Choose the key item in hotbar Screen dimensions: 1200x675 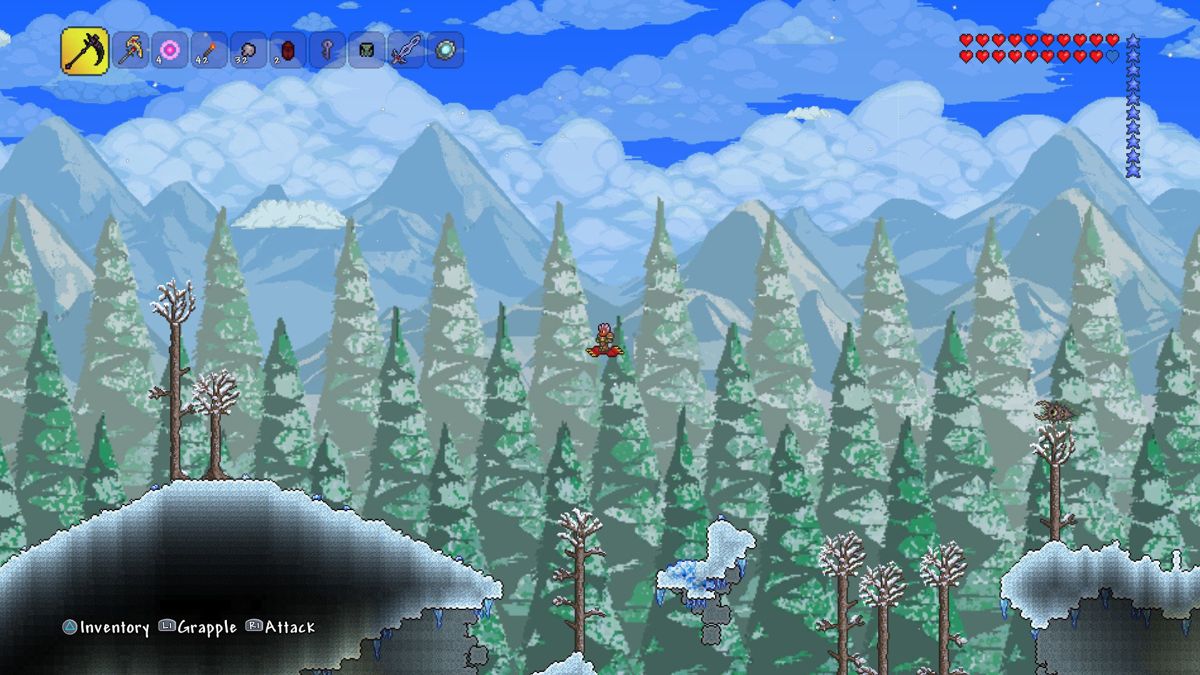(327, 50)
